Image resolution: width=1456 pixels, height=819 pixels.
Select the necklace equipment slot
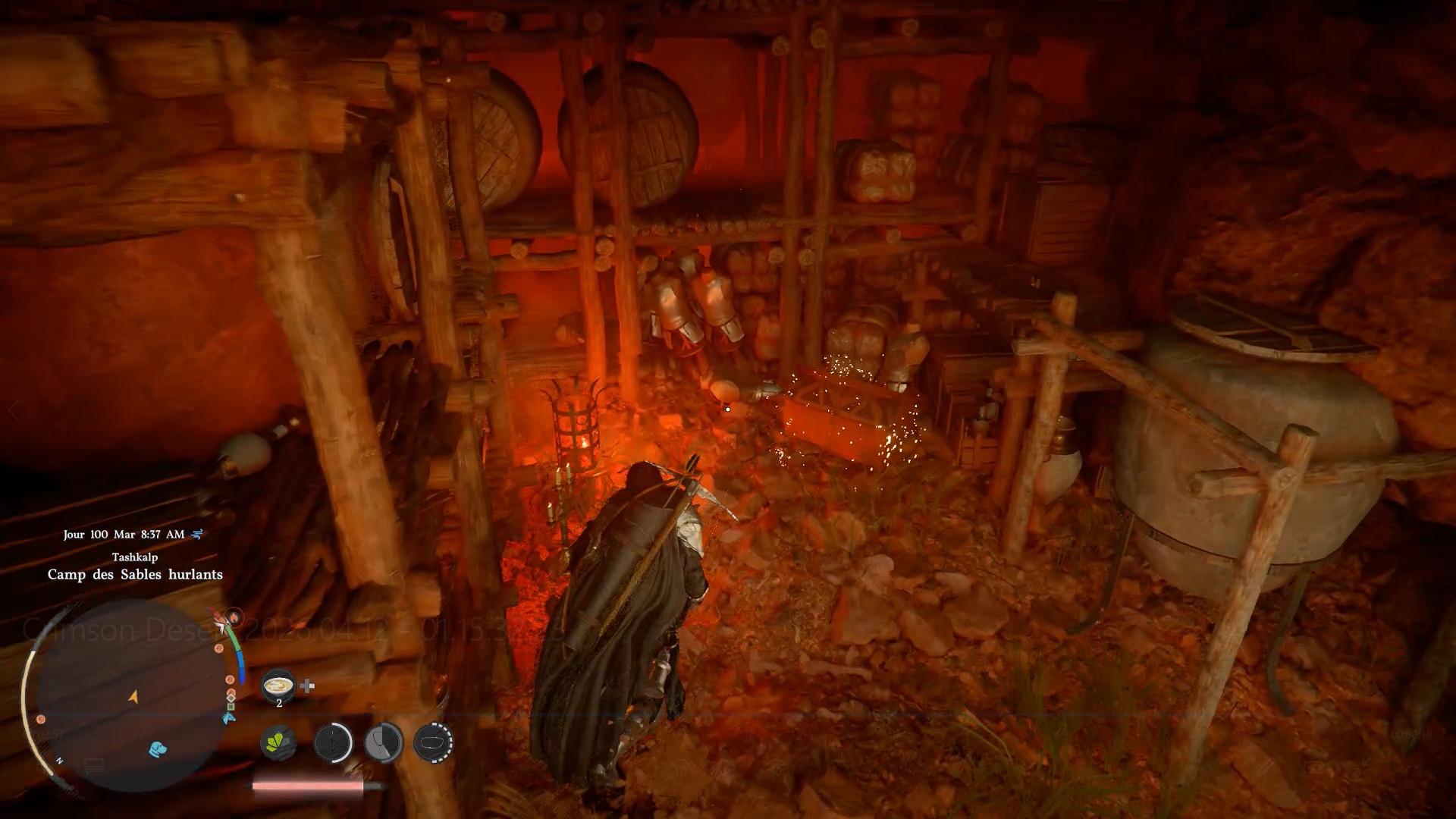384,742
